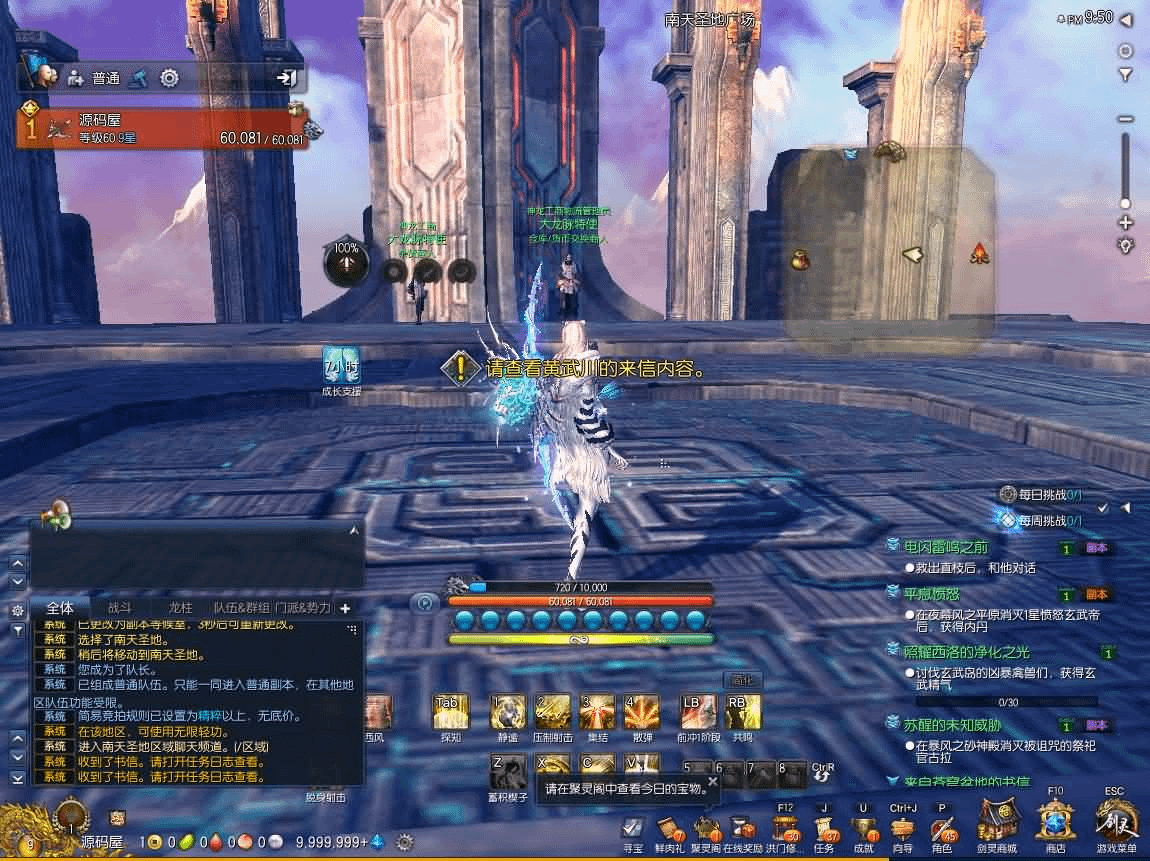Activate the 静谧 skill
This screenshot has height=861, width=1150.
click(508, 713)
